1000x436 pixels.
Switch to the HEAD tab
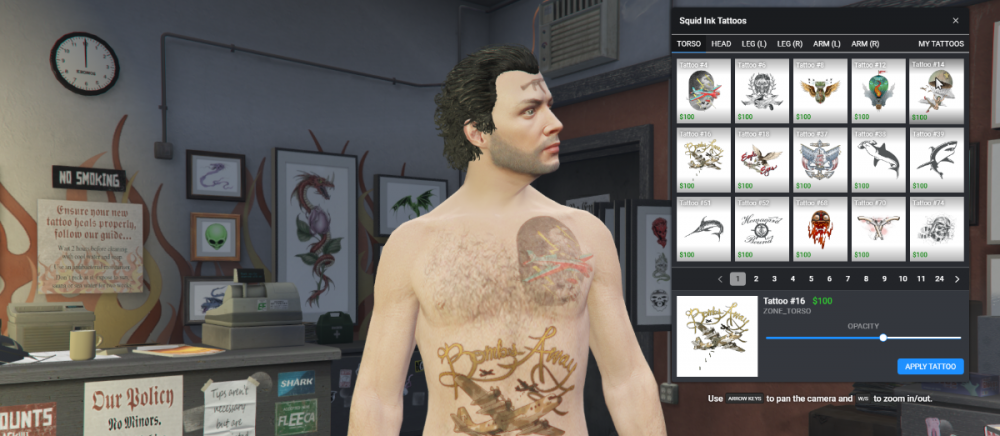721,44
